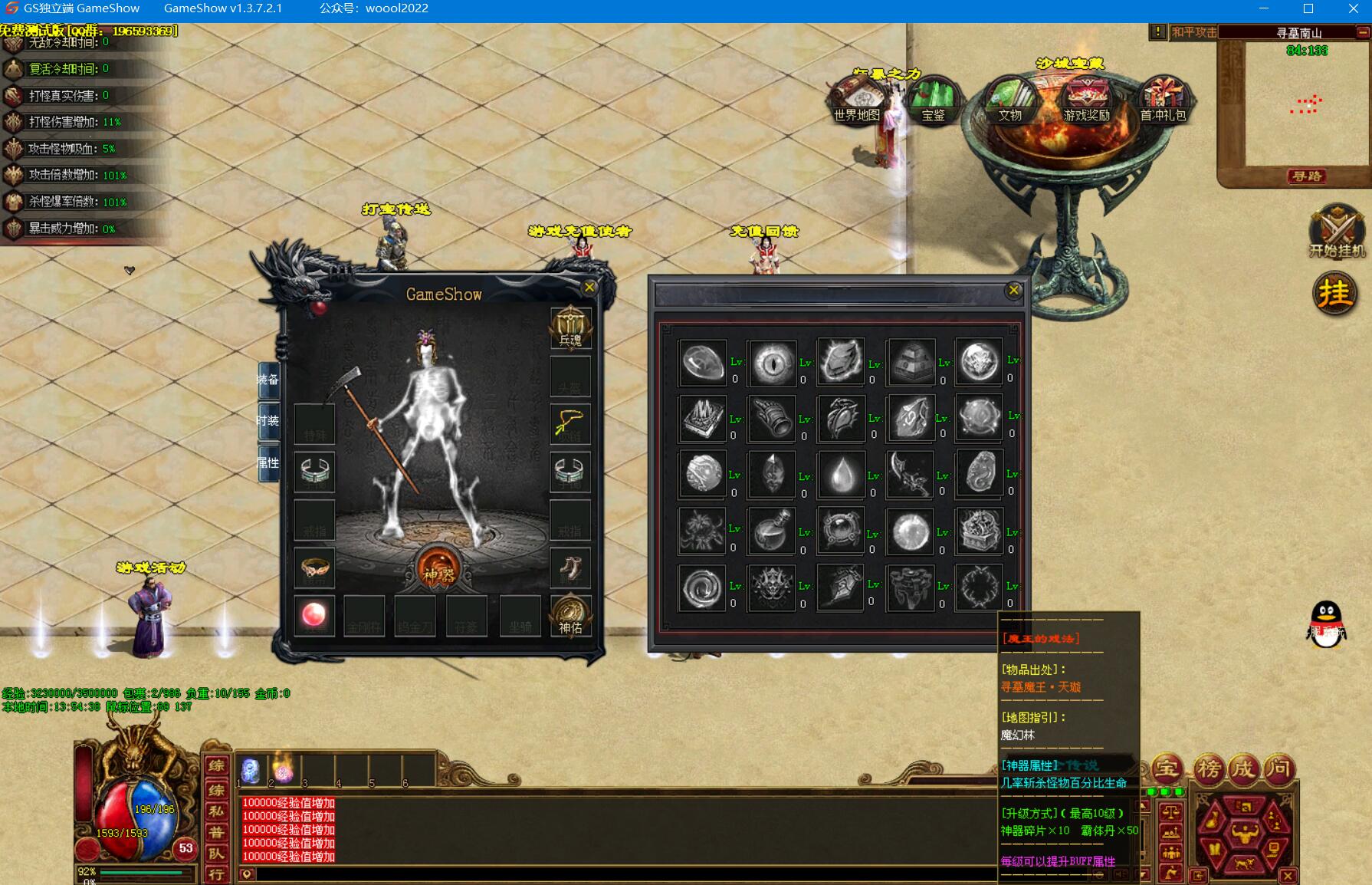Viewport: 1372px width, 885px height.
Task: Click the 寻路 pathfinding button
Action: pyautogui.click(x=1306, y=176)
